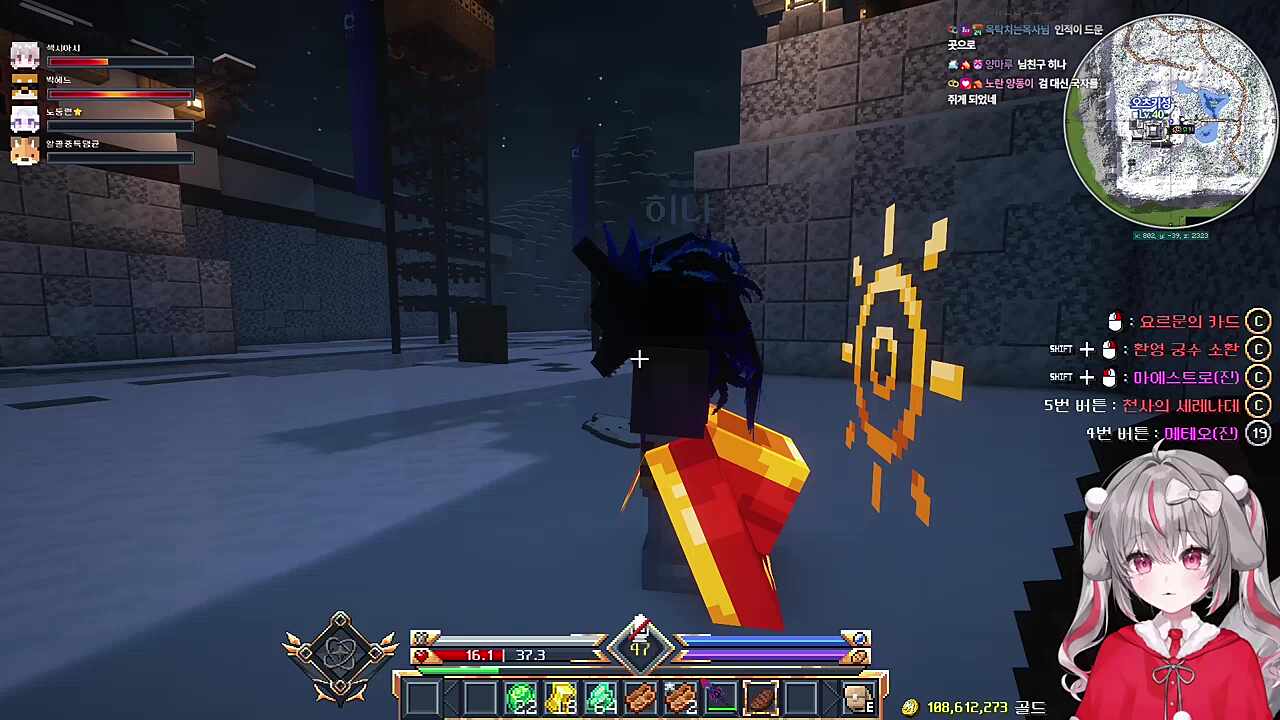The height and width of the screenshot is (720, 1280).
Task: Click the gold coin currency icon
Action: 909,707
